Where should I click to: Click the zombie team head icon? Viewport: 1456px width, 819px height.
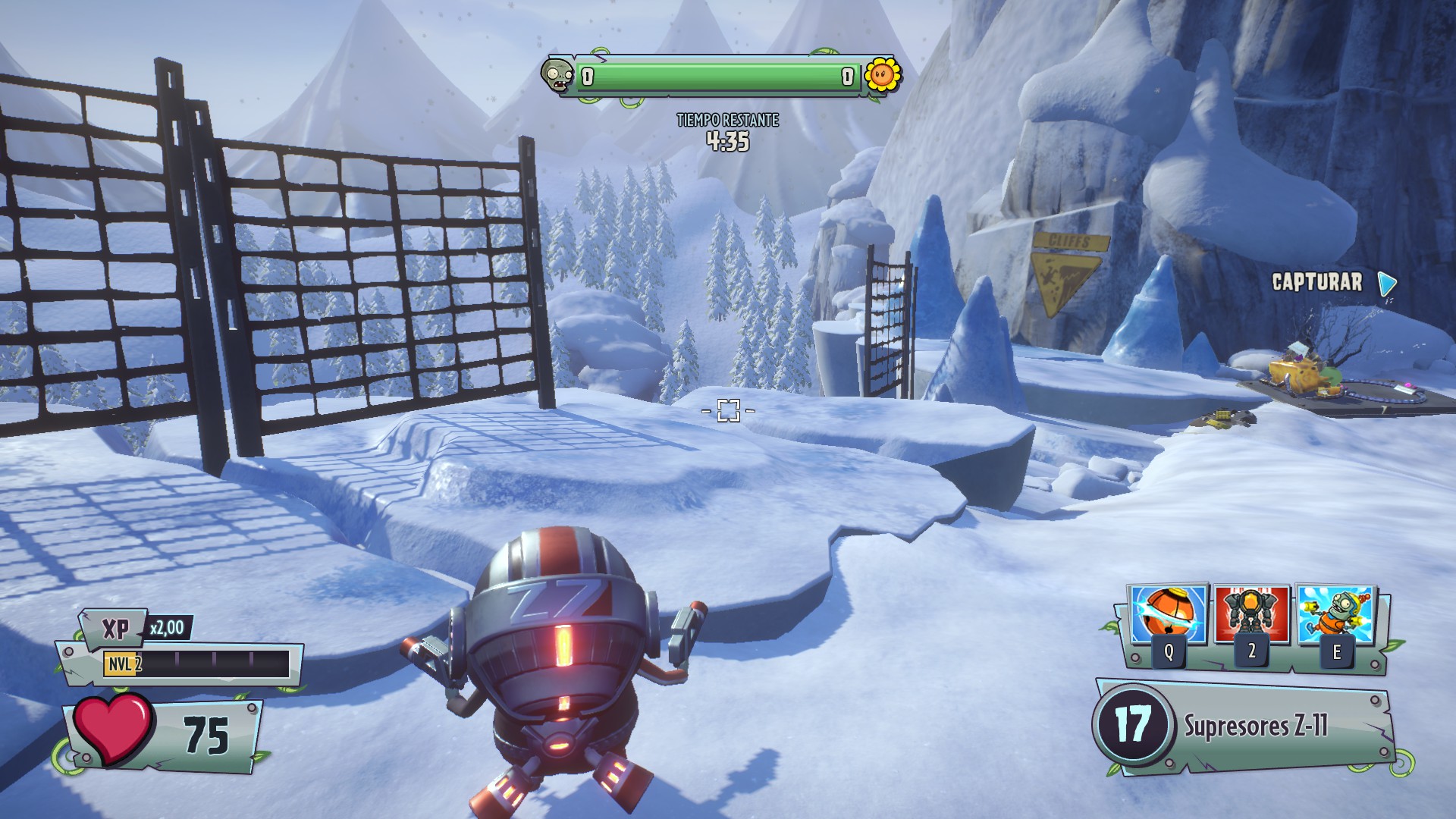[557, 76]
